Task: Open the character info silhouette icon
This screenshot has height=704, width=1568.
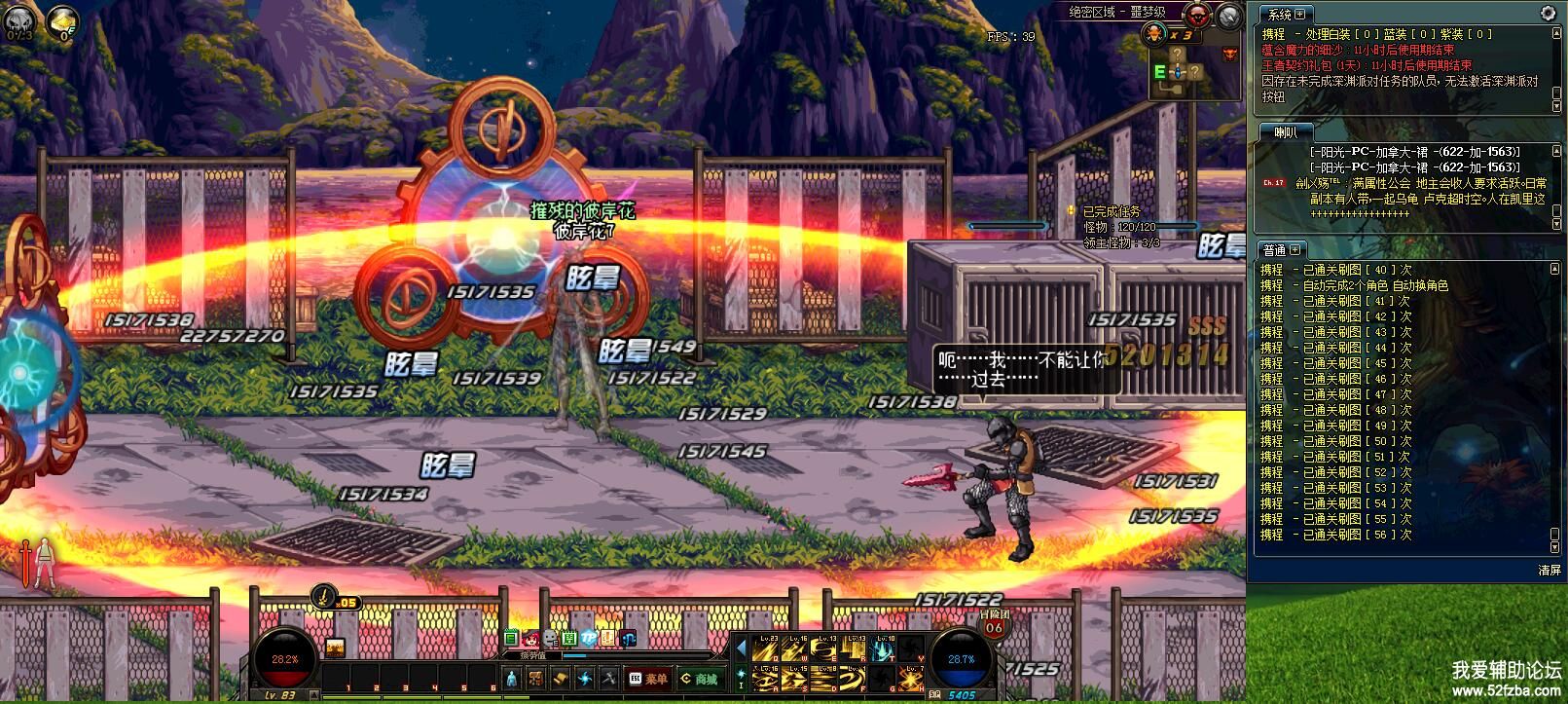Action: 512,679
